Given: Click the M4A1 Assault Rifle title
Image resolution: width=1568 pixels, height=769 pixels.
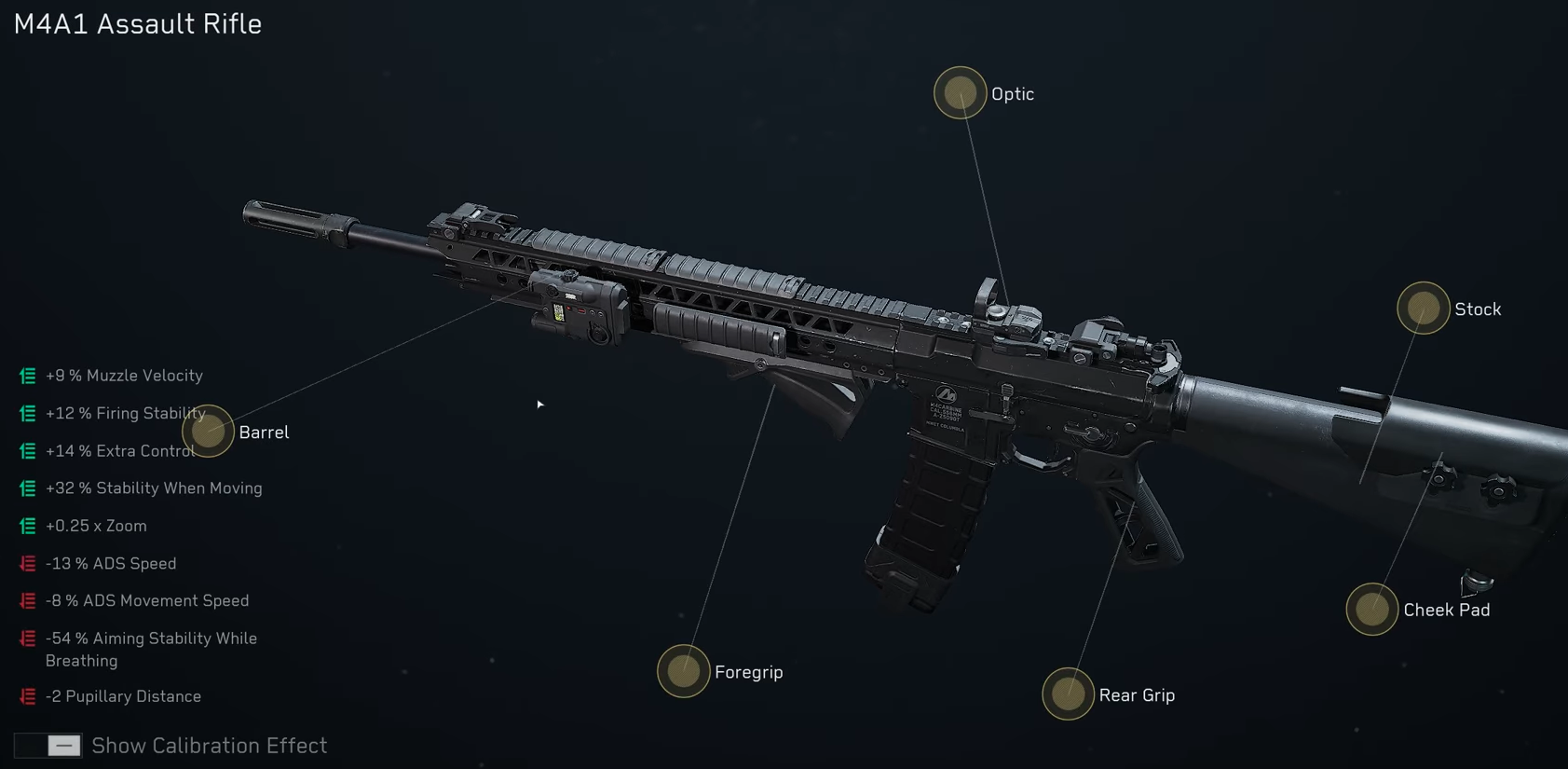Looking at the screenshot, I should [136, 23].
